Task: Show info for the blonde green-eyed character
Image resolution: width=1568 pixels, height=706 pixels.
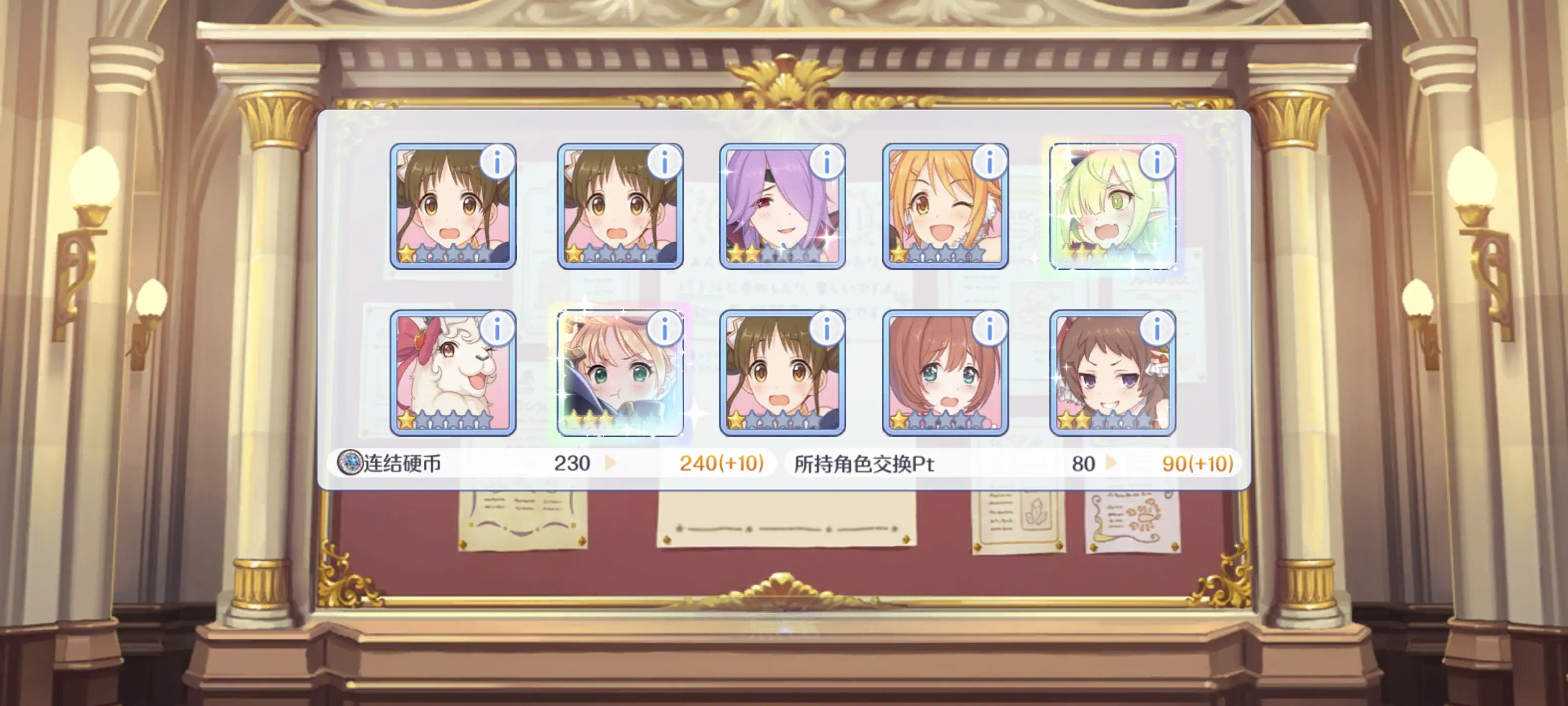Action: pos(664,329)
